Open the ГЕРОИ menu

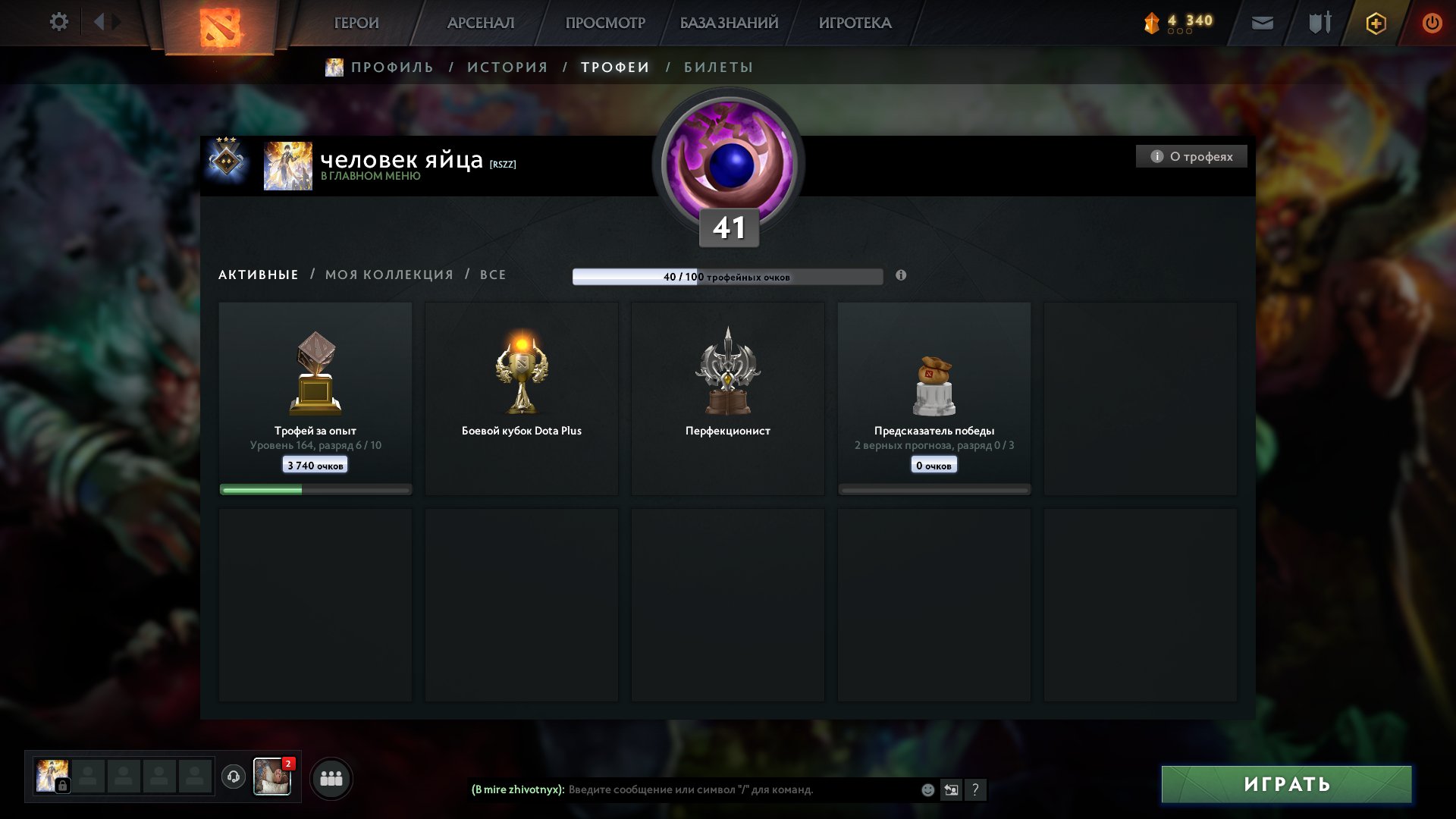coord(356,23)
